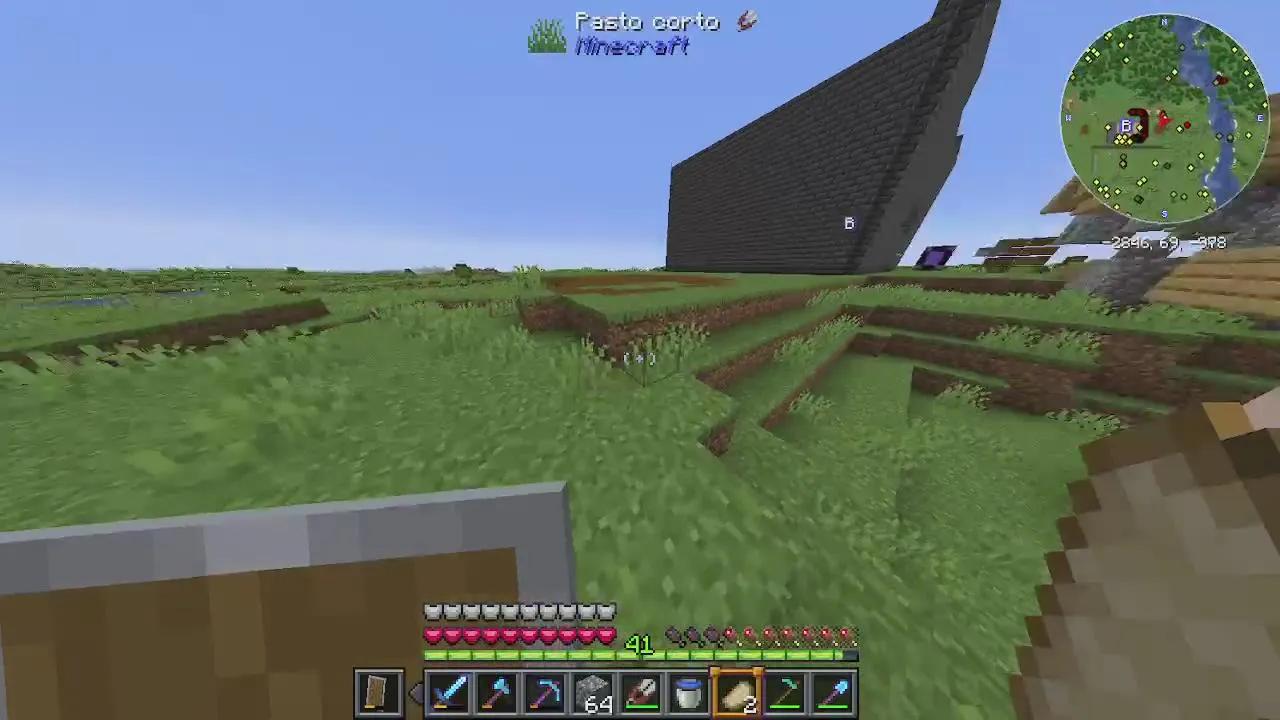Click the S compass marker on the minimap
The width and height of the screenshot is (1280, 720).
(1164, 214)
